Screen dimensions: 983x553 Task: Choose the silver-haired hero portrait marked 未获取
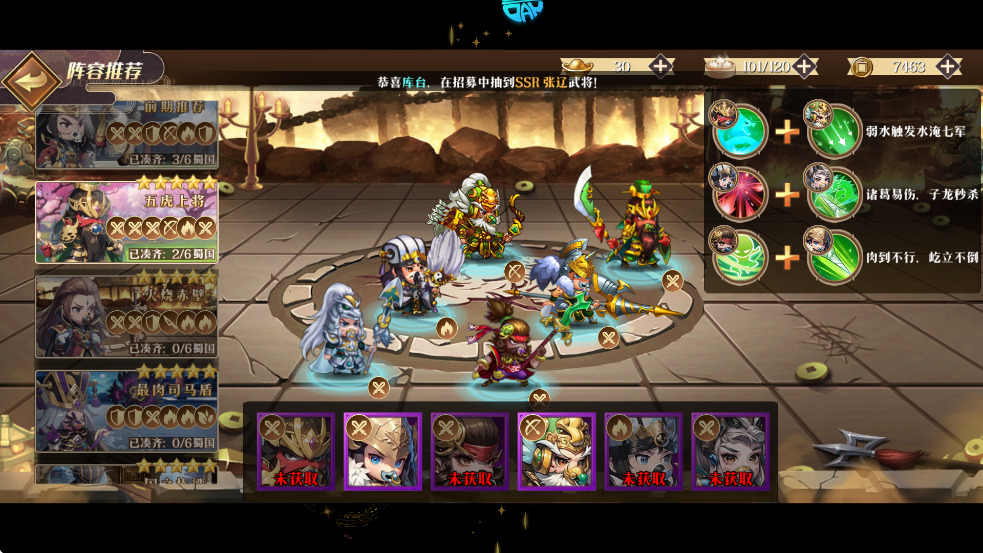(x=730, y=452)
